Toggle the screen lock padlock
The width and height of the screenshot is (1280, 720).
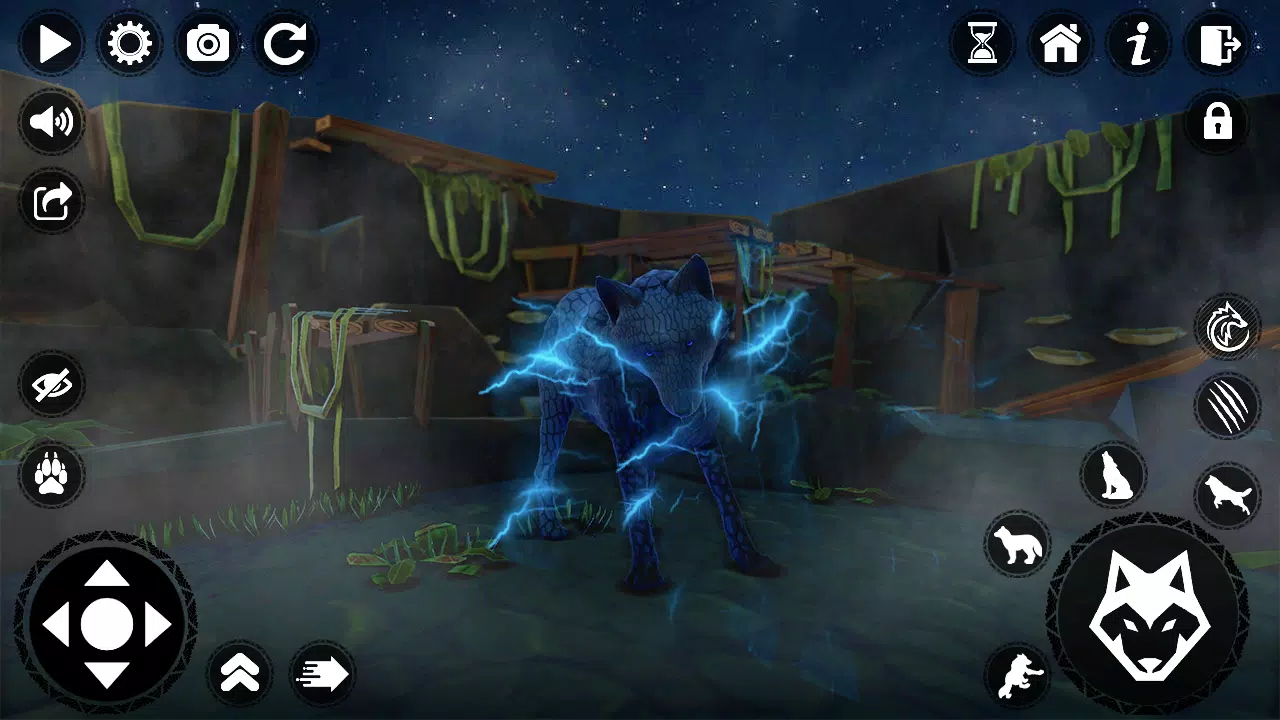tap(1217, 122)
